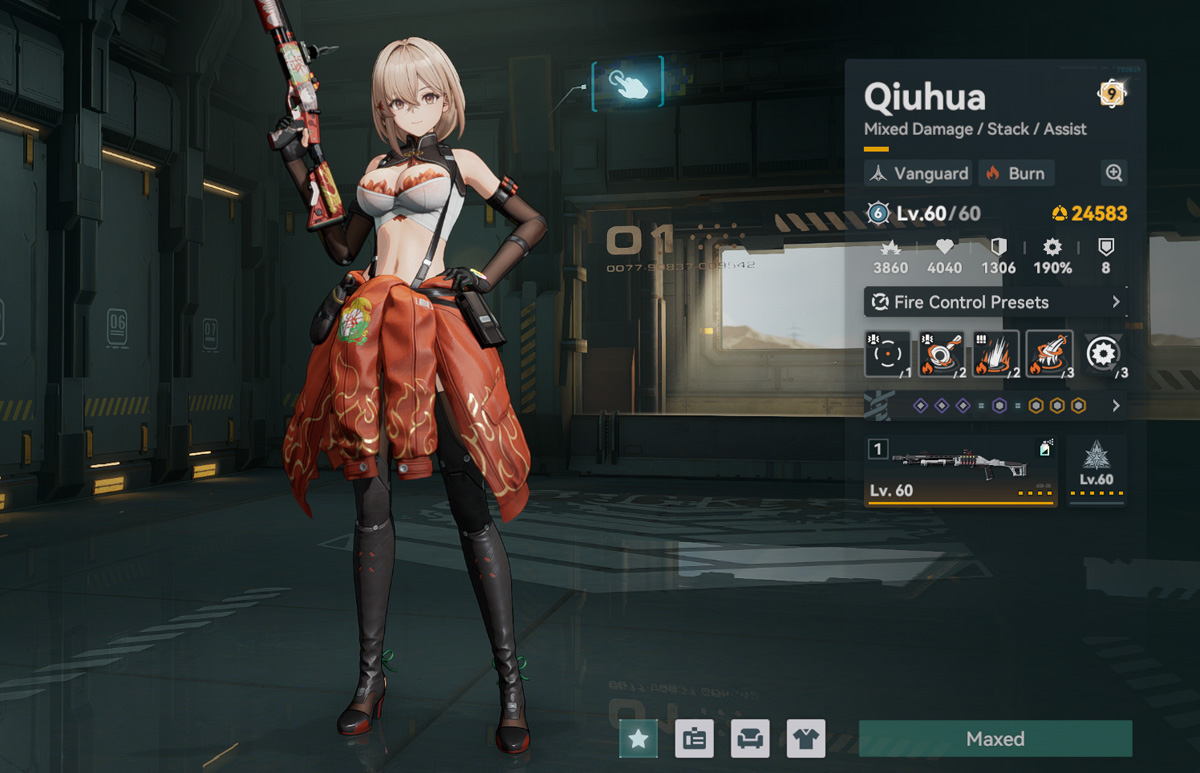This screenshot has height=773, width=1200.
Task: Click the magnifier details icon
Action: tap(1113, 173)
